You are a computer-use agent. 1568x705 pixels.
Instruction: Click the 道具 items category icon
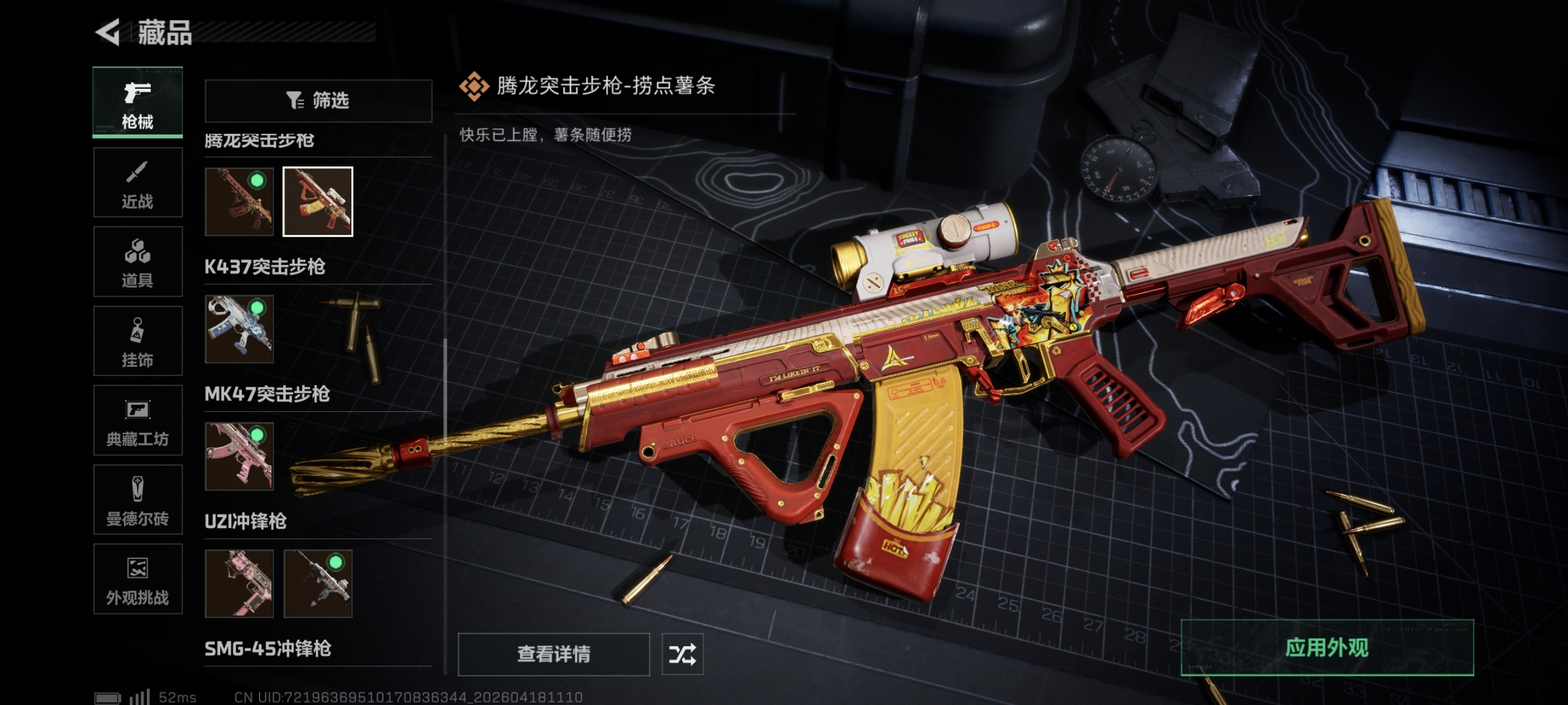(x=137, y=262)
